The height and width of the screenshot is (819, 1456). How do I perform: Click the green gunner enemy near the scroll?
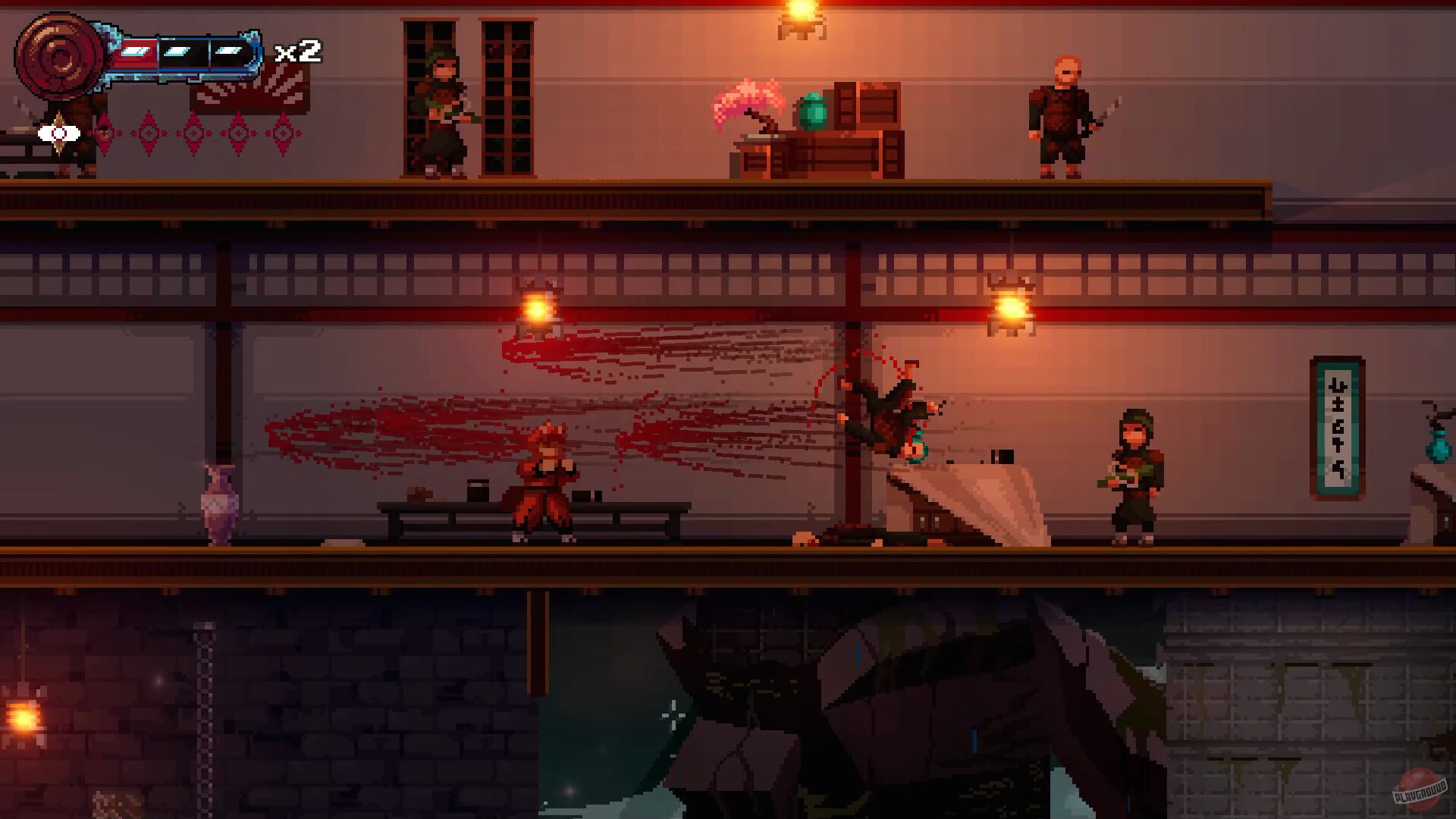point(1134,474)
